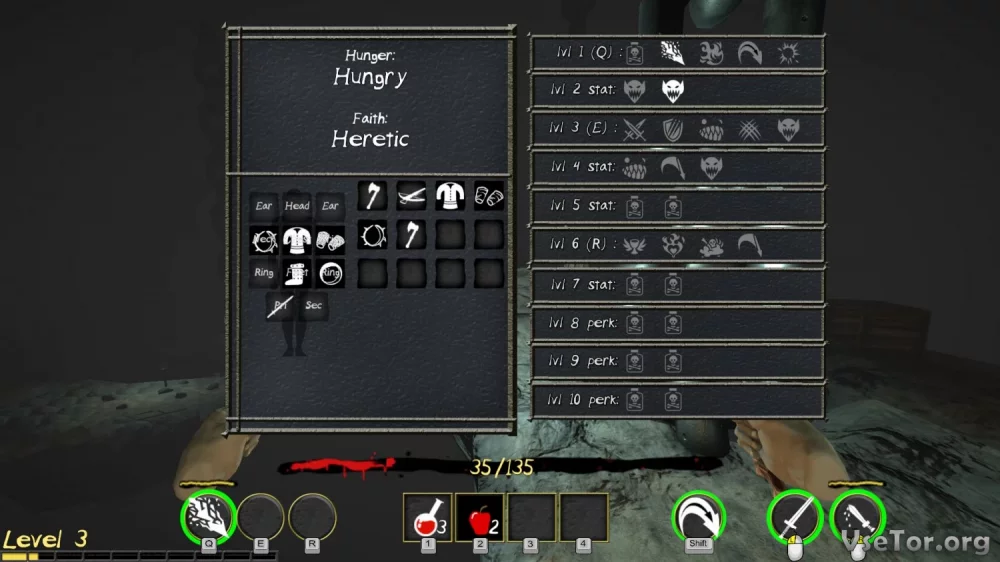Select the shirt item in the inventory grid

pos(450,196)
